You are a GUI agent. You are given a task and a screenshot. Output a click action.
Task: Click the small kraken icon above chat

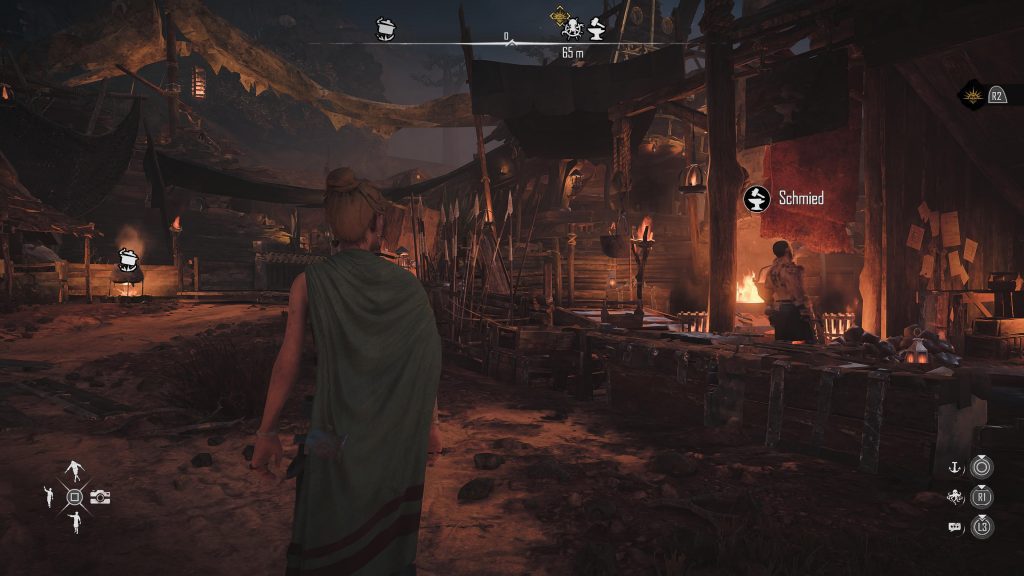point(954,497)
